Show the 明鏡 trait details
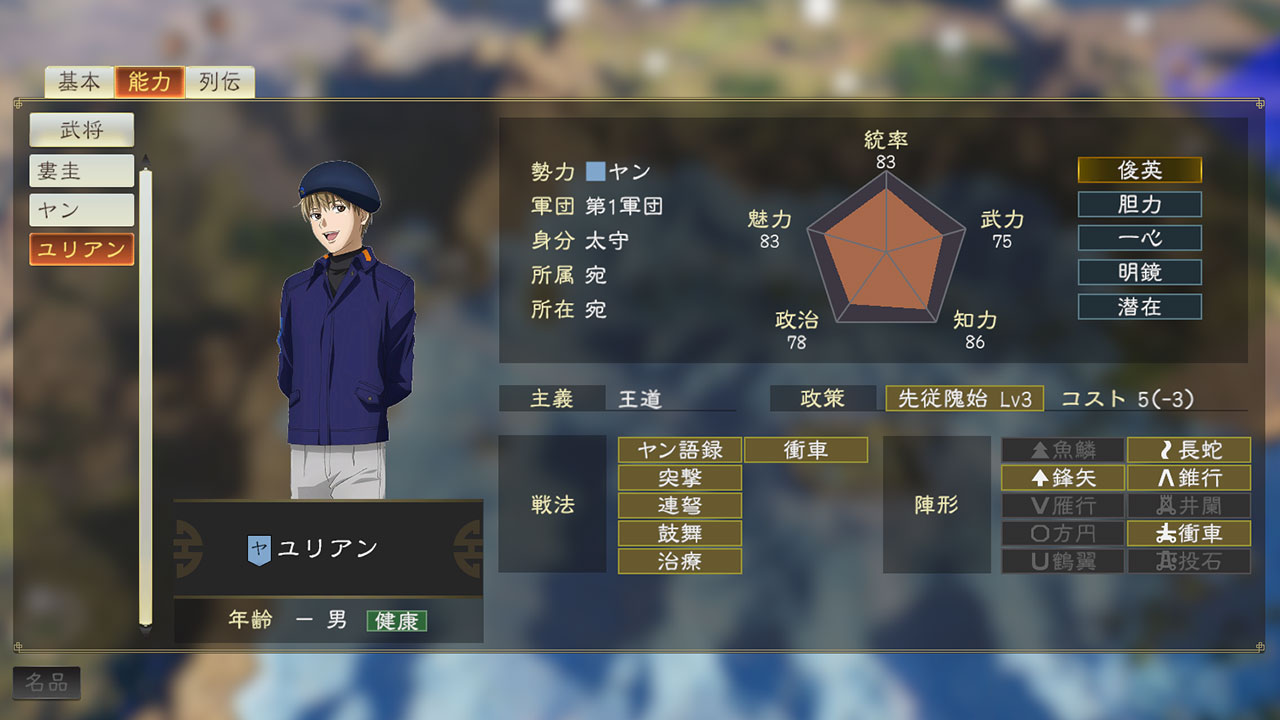This screenshot has height=720, width=1280. 1139,272
